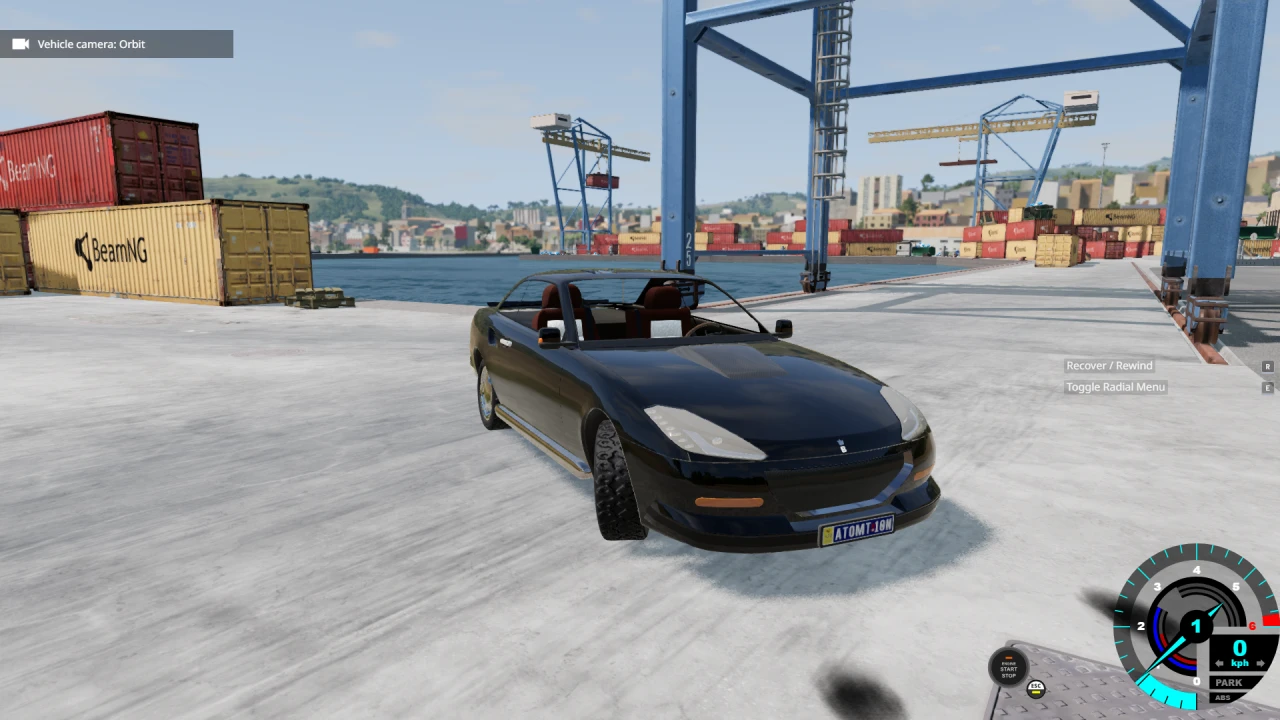This screenshot has height=720, width=1280.
Task: Click the vehicle camera icon in top-left banner
Action: pos(18,44)
